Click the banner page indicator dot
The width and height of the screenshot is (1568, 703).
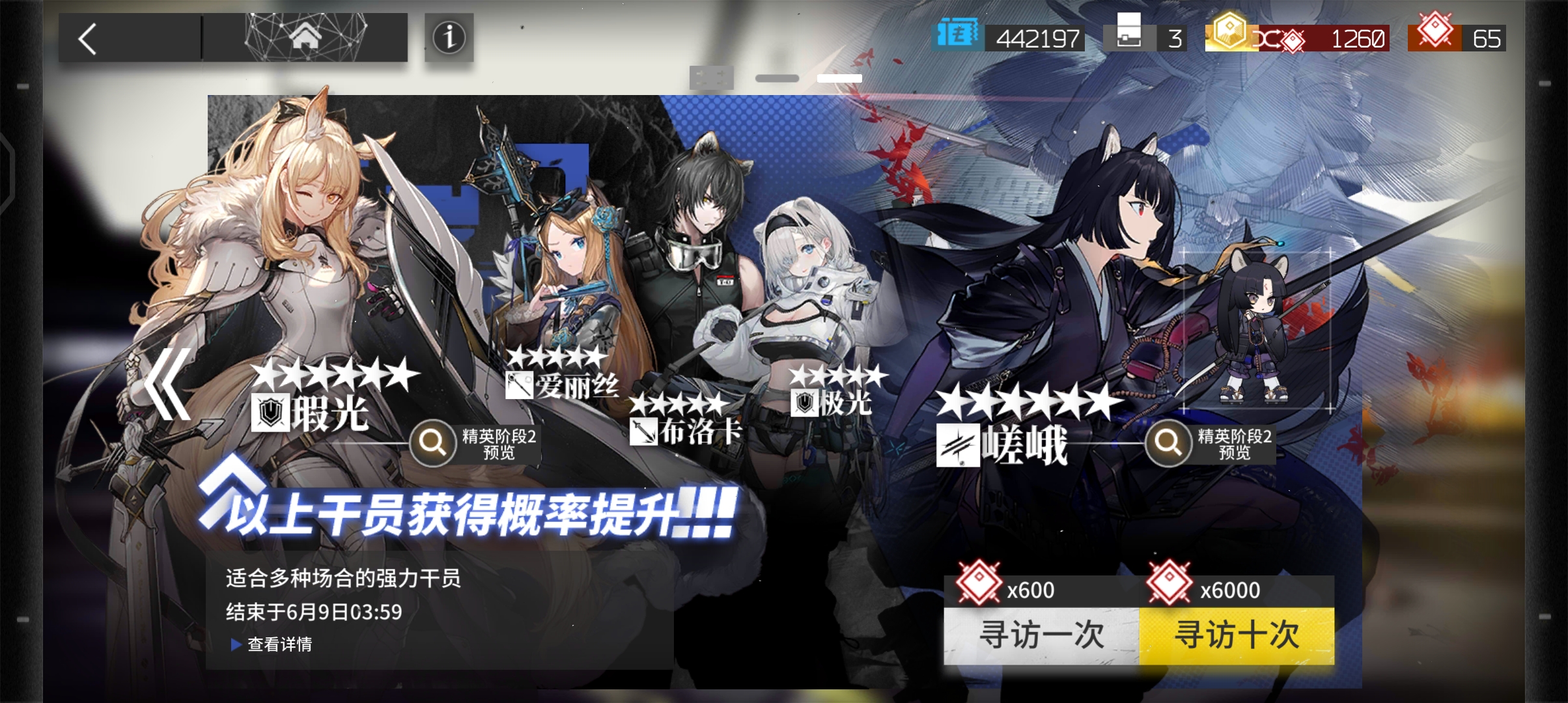point(776,78)
